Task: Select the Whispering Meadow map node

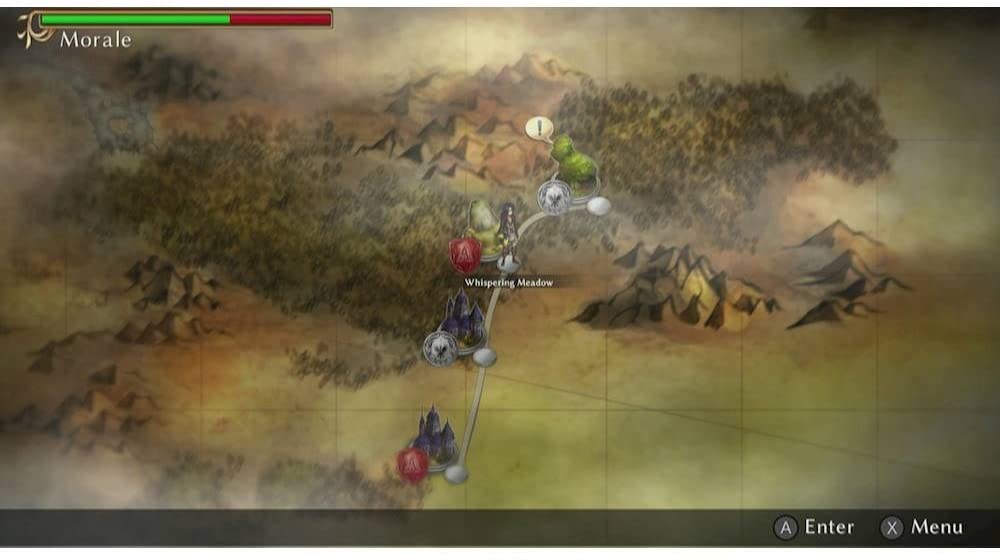Action: coord(509,264)
